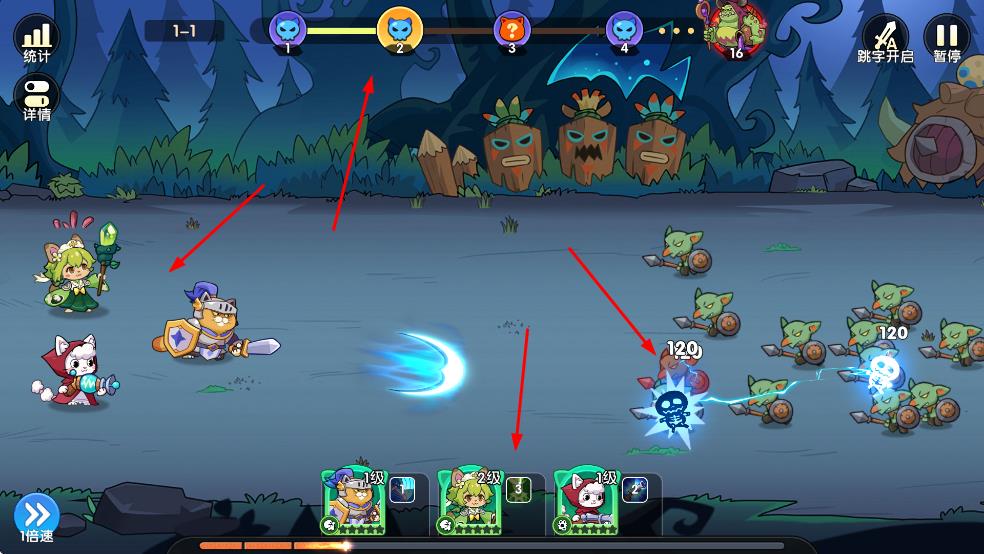
Task: Toggle the 跳字开启 damage text button
Action: pos(885,39)
